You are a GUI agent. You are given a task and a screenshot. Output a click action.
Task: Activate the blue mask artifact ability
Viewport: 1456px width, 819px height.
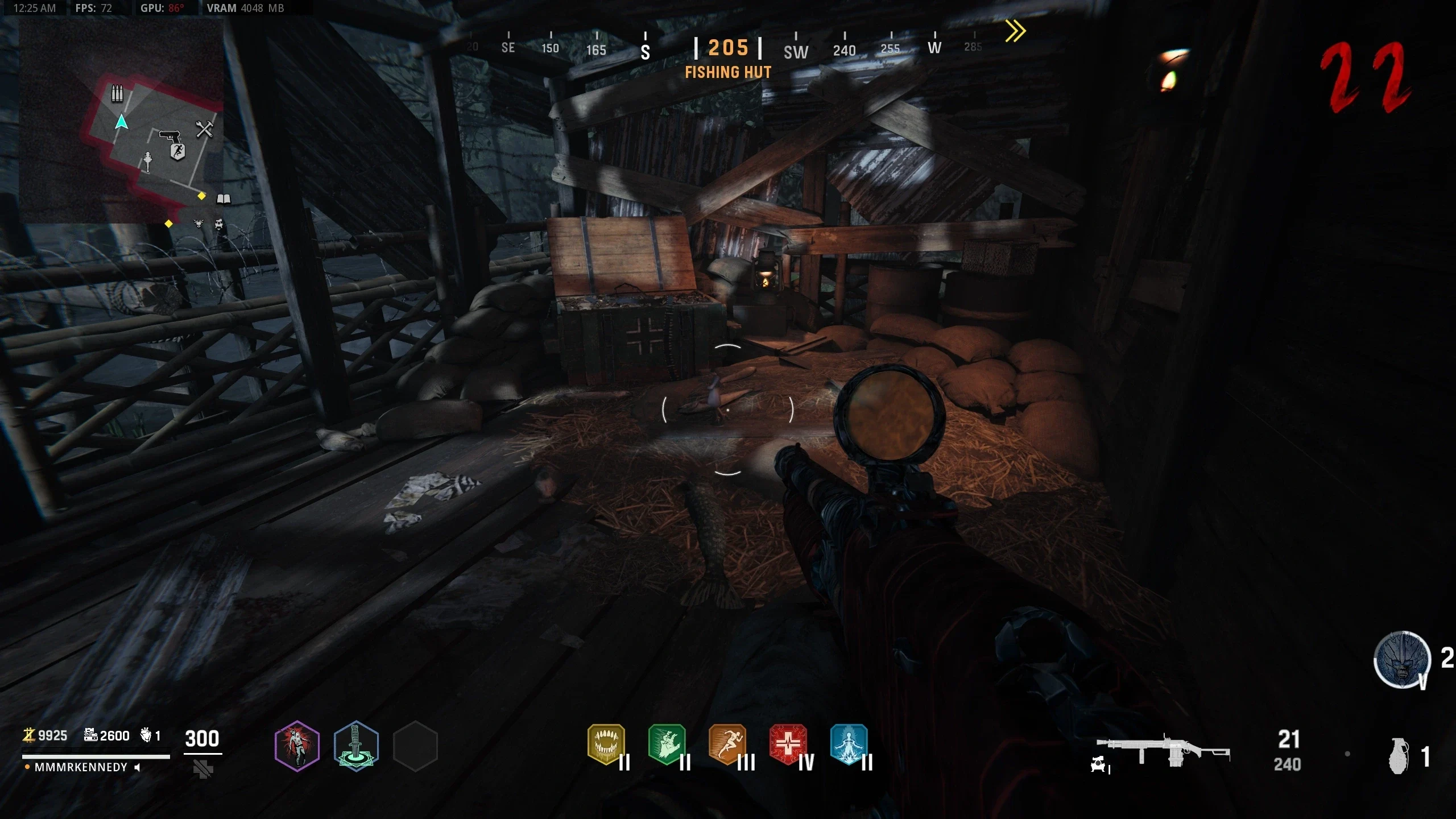1402,660
